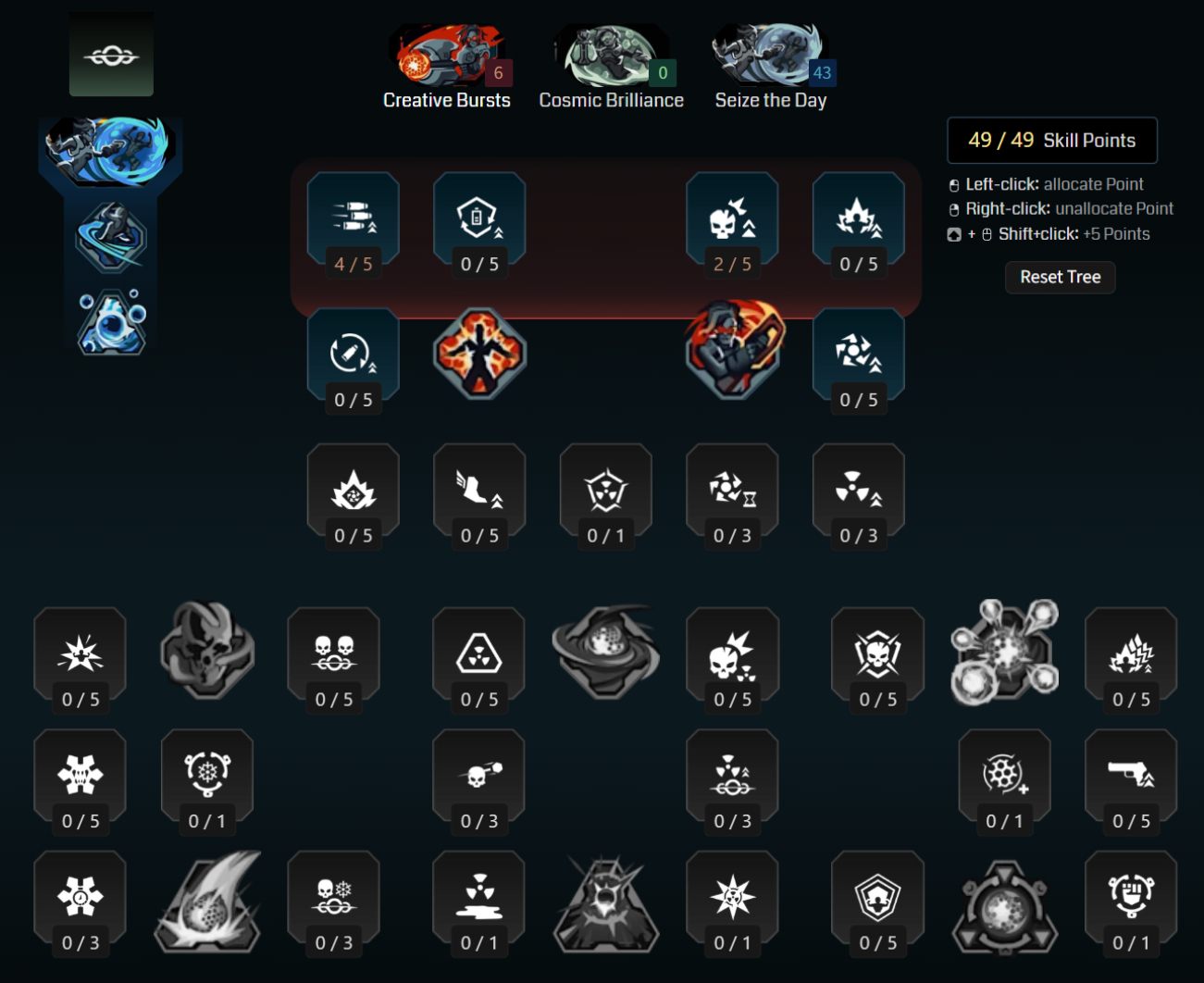Screen dimensions: 1204x983
Task: Select the reload speed skill with circling bullet
Action: pos(353,353)
